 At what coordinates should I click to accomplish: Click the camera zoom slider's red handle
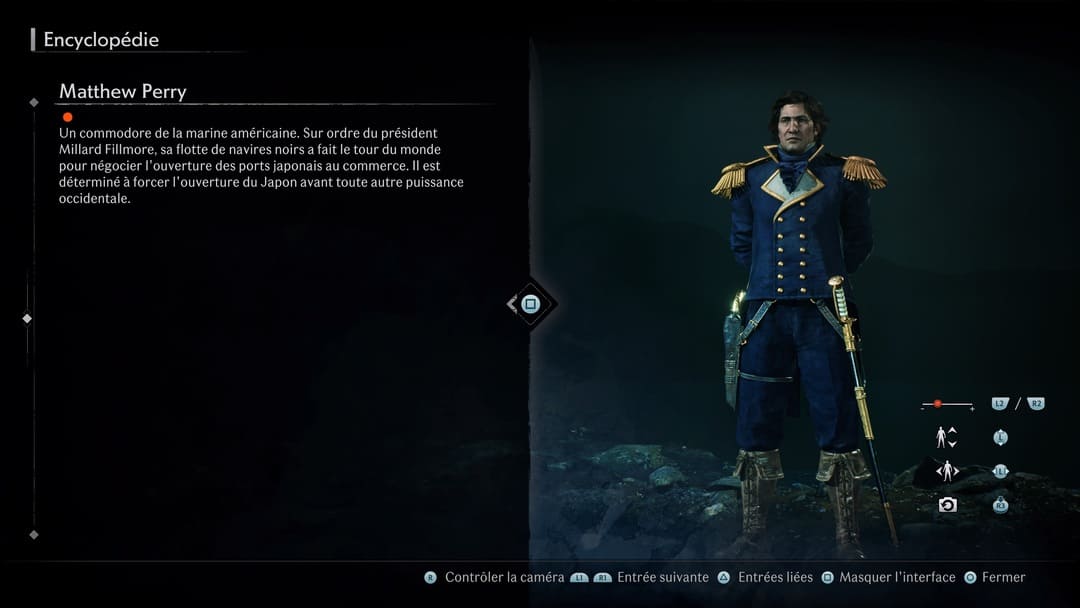click(937, 404)
